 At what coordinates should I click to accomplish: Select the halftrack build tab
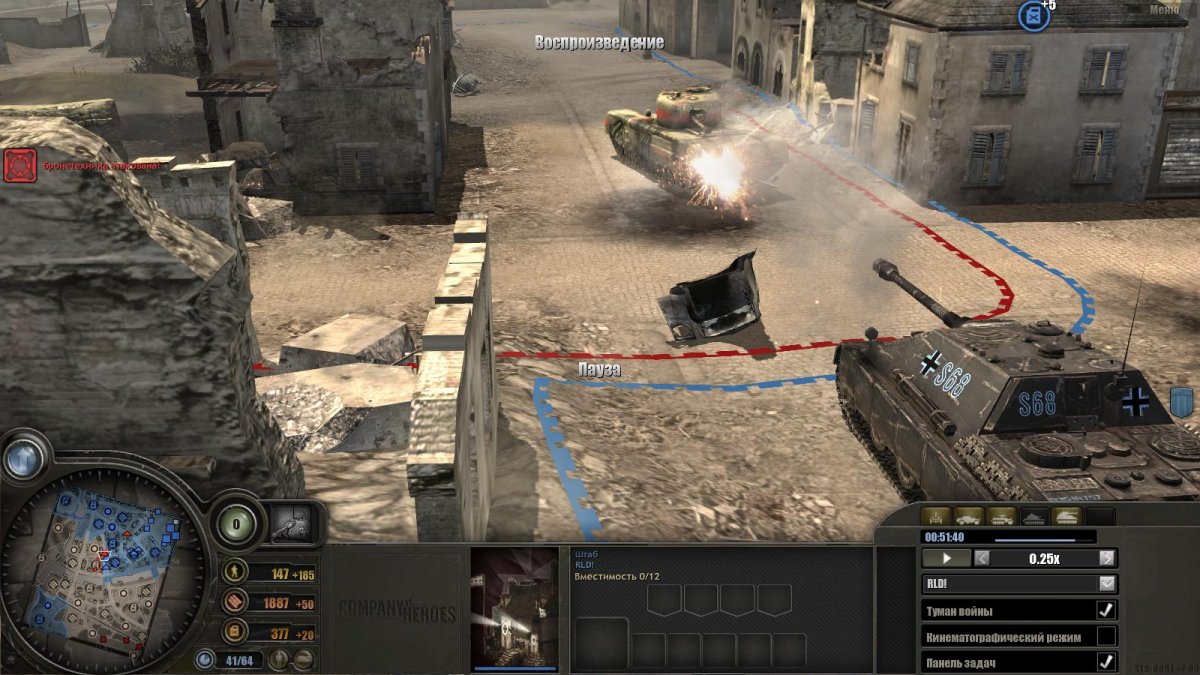coord(1001,517)
